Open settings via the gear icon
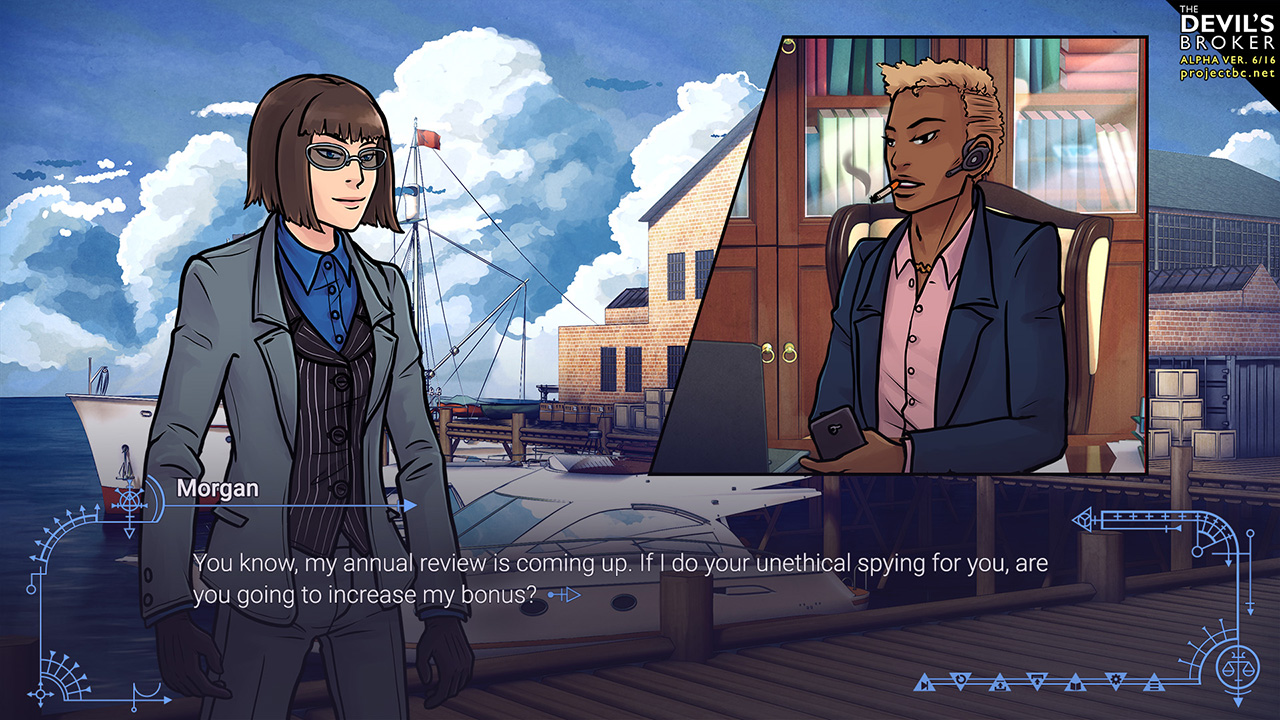Viewport: 1280px width, 720px height. click(x=1116, y=680)
